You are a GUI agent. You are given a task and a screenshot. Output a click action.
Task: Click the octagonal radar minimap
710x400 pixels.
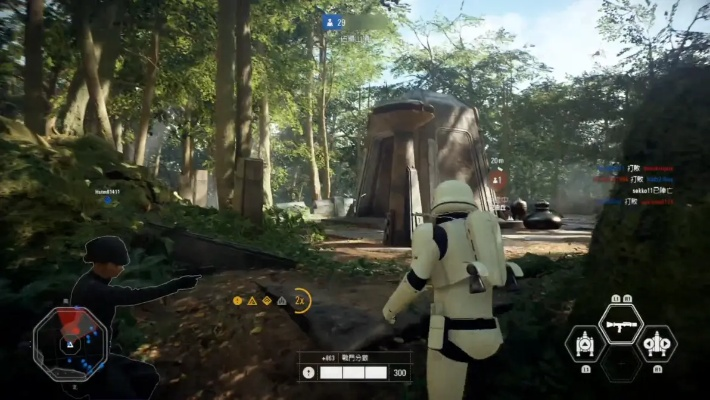pyautogui.click(x=70, y=341)
